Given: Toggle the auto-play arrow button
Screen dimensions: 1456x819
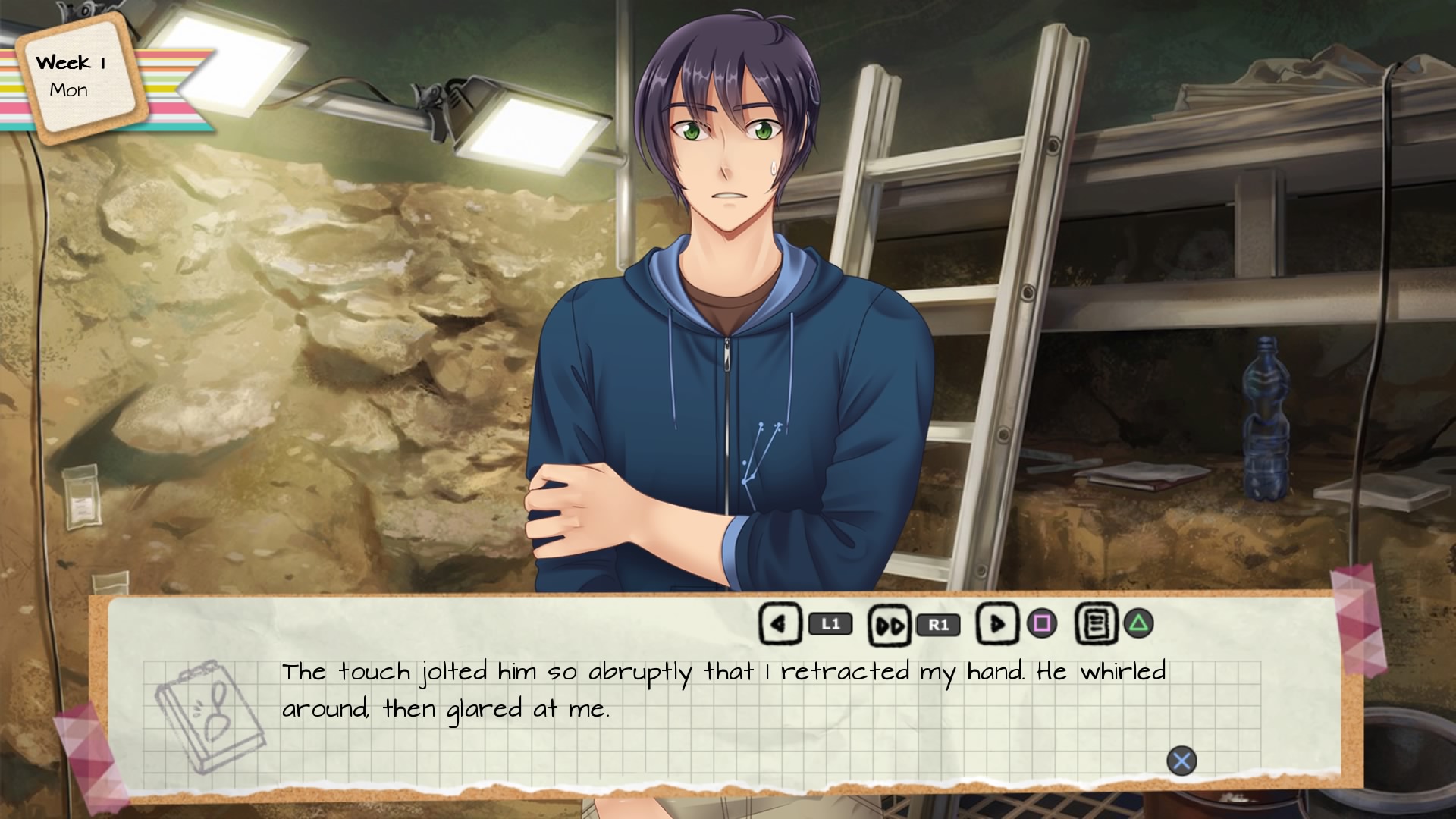Looking at the screenshot, I should click(x=996, y=624).
